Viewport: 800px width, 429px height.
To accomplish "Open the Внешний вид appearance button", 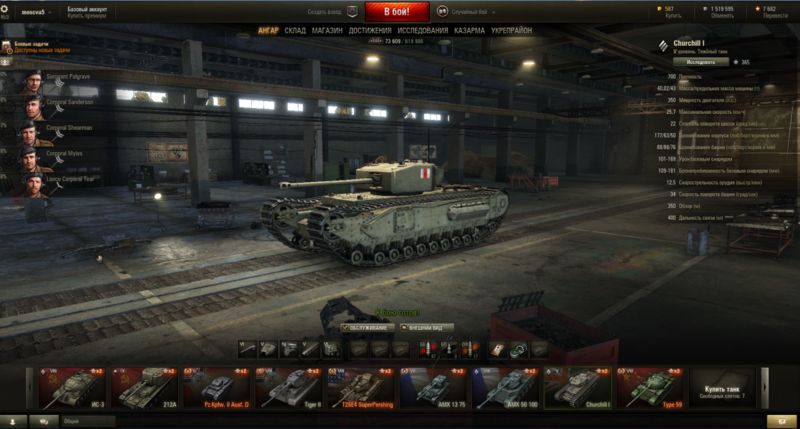I will (x=428, y=327).
